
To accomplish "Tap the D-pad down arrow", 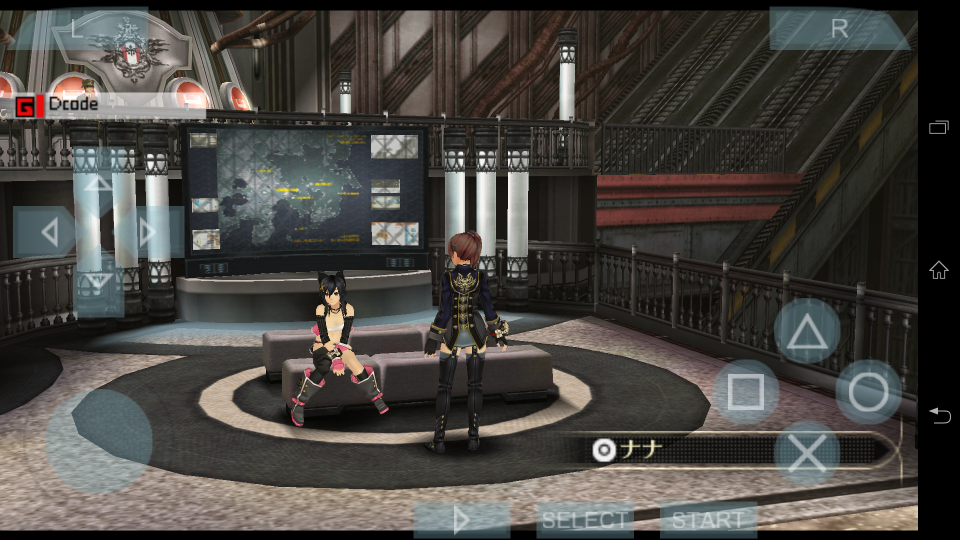I will (x=99, y=284).
